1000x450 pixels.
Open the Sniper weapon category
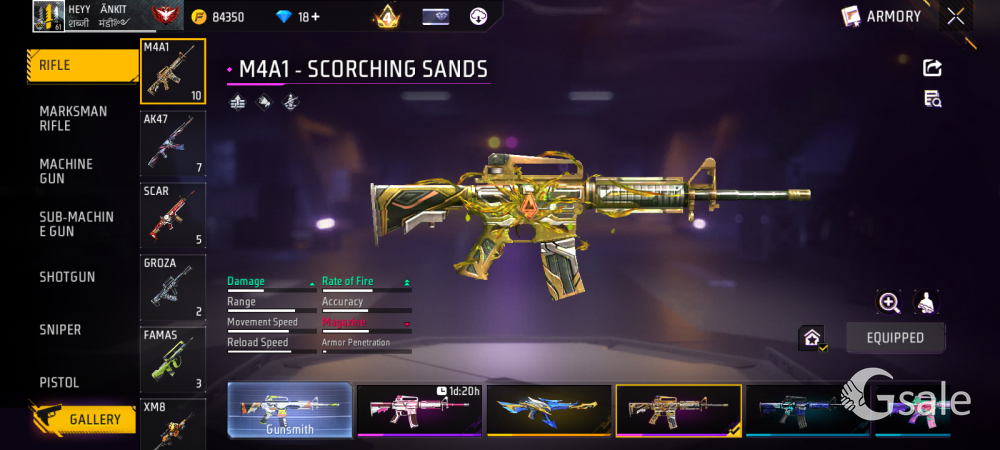coord(60,330)
